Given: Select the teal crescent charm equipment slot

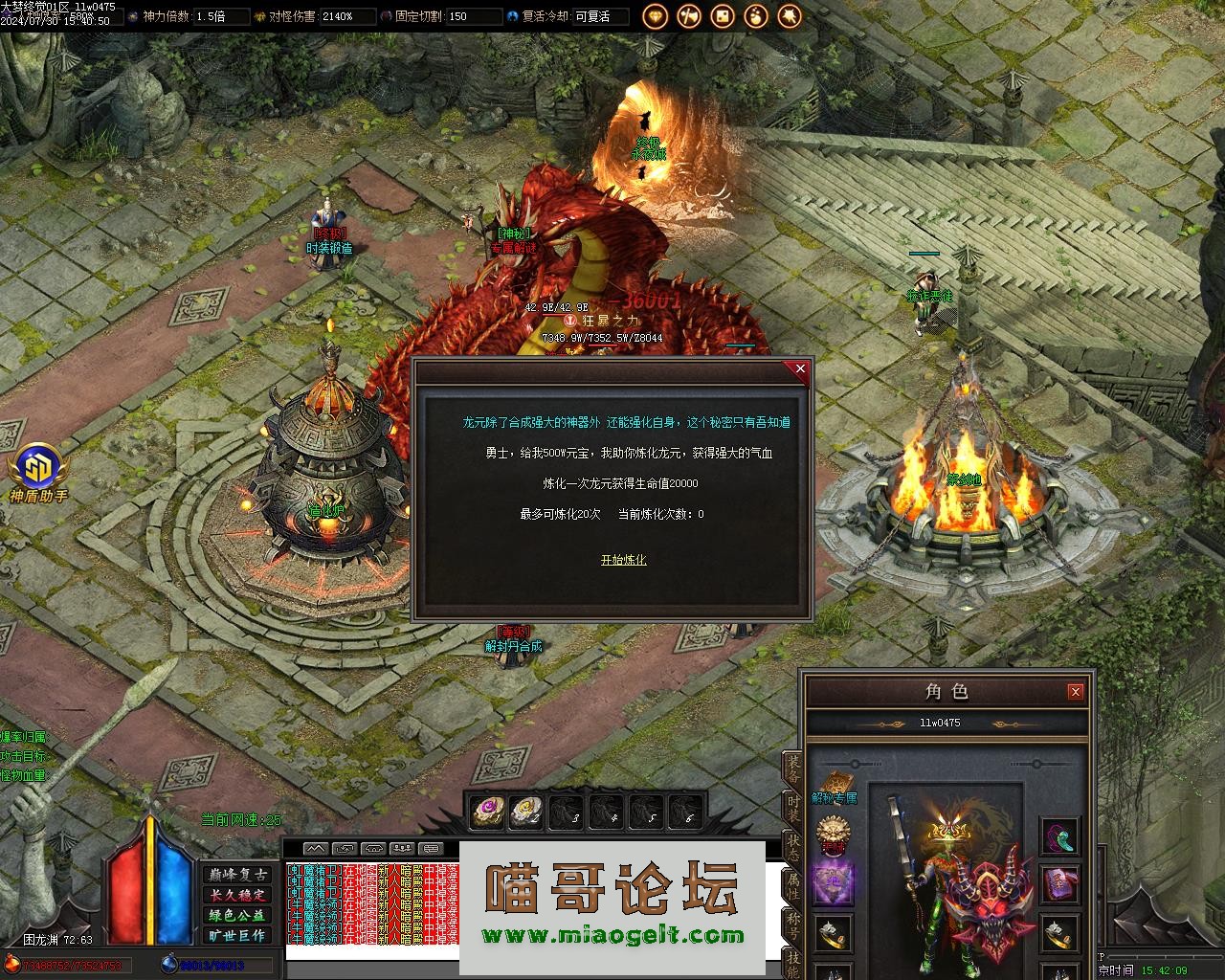Looking at the screenshot, I should 1059,837.
